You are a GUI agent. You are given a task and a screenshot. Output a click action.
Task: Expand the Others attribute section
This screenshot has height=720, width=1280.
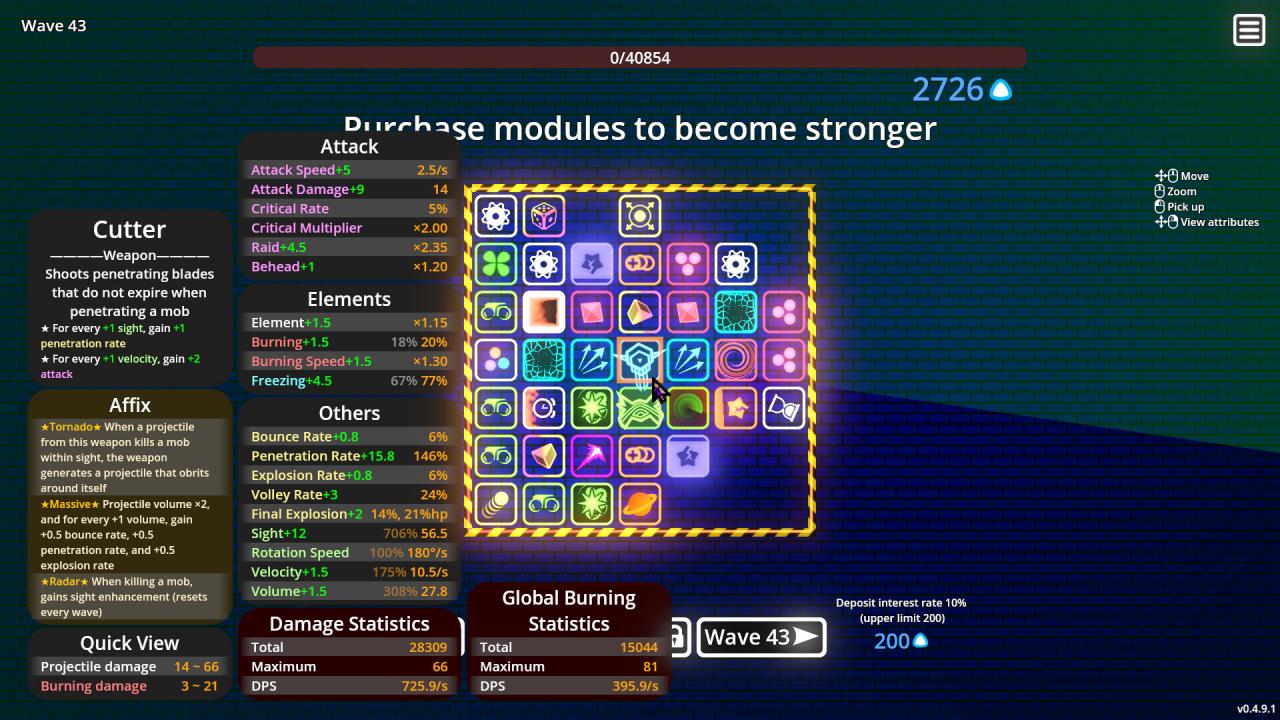(349, 412)
